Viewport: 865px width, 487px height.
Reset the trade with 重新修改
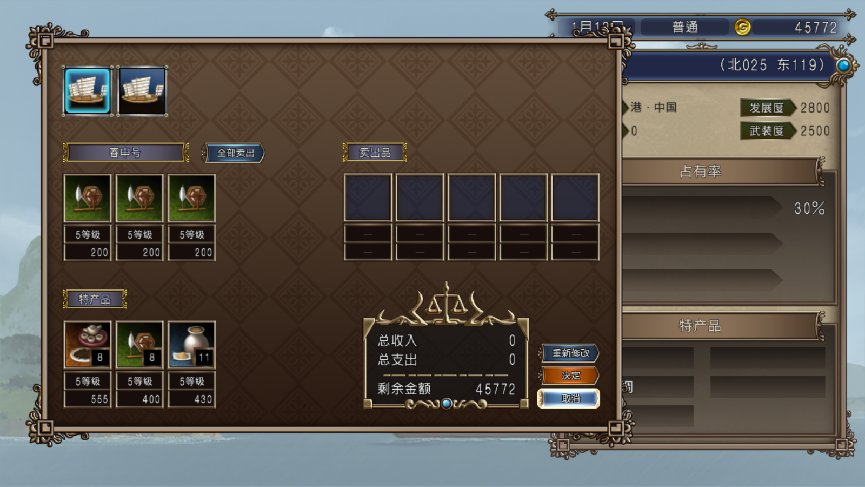(x=570, y=353)
